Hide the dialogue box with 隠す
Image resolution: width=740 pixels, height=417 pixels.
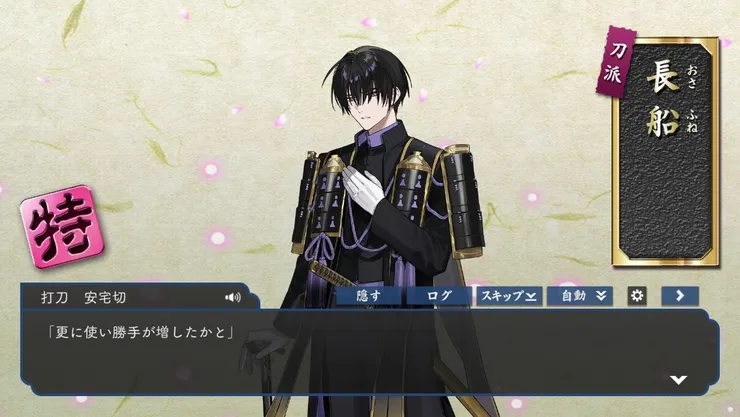pyautogui.click(x=367, y=296)
